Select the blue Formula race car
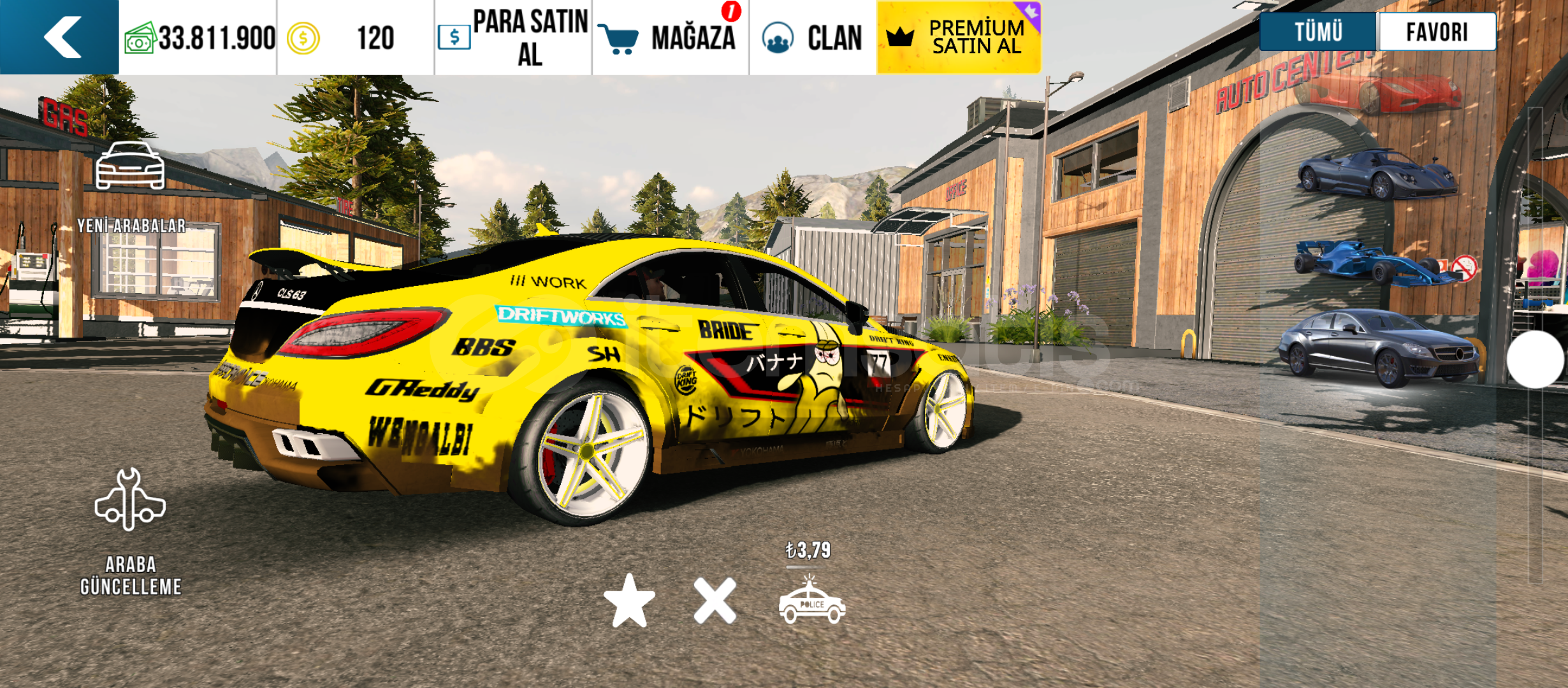 pos(1377,262)
